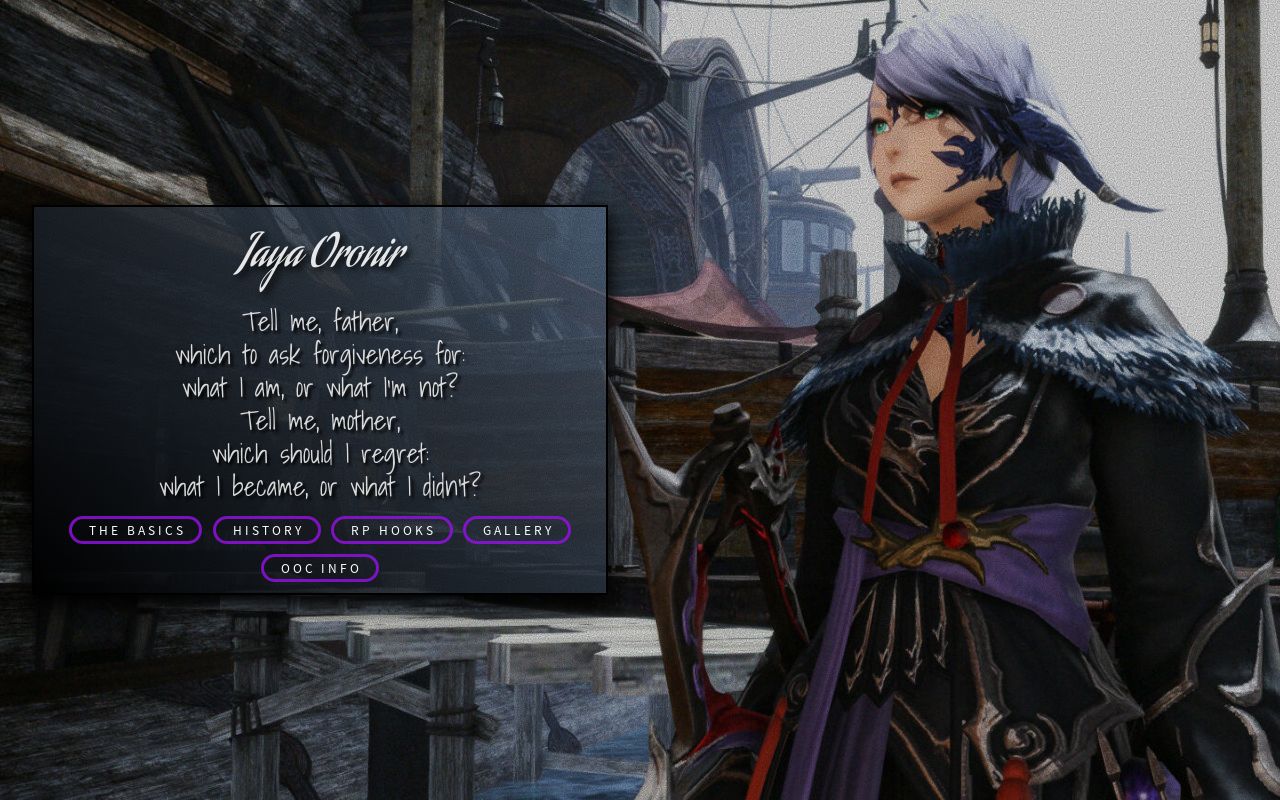Image resolution: width=1280 pixels, height=800 pixels.
Task: Show the RP Hooks section
Action: (392, 530)
